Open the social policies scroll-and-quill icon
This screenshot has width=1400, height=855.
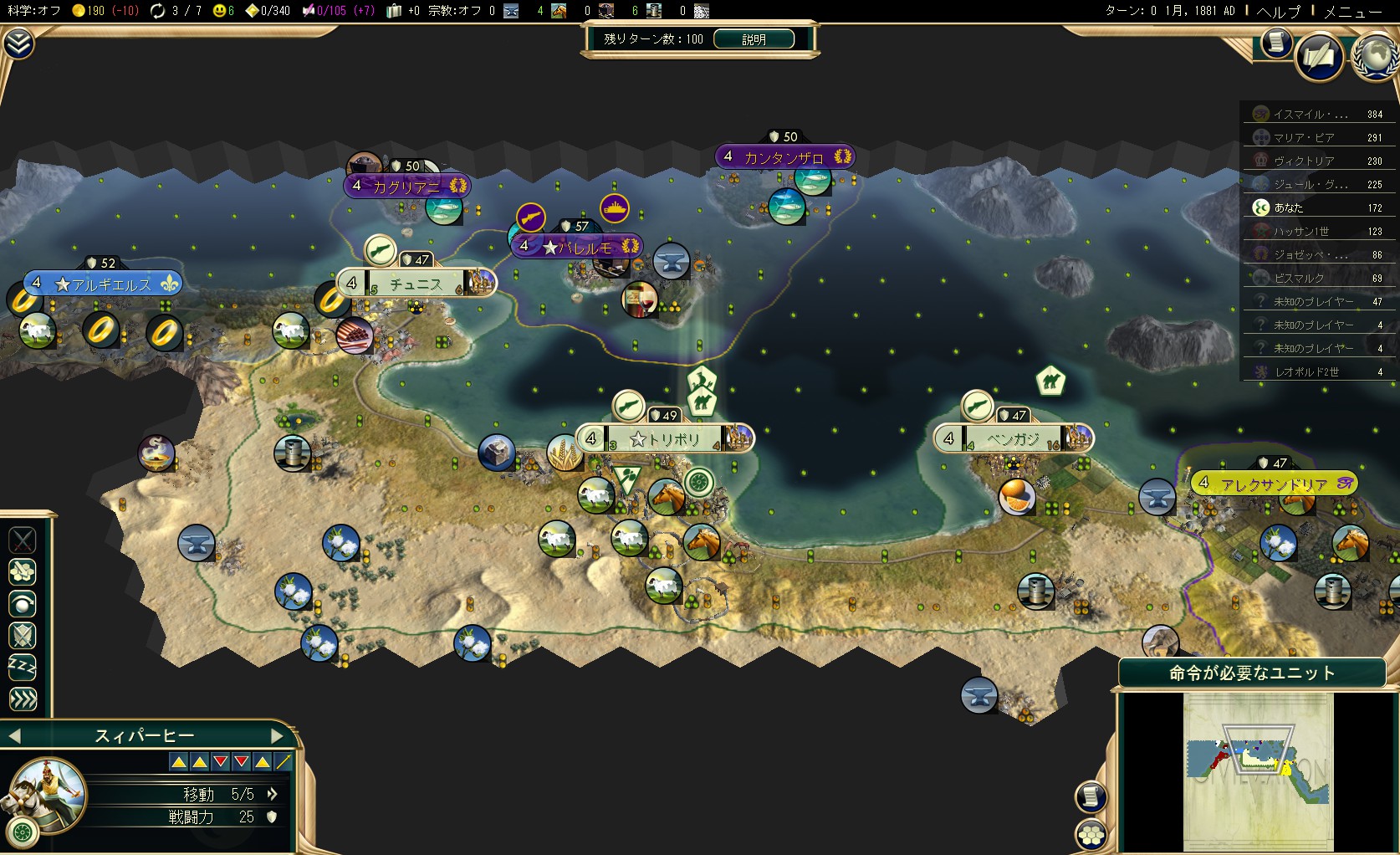[x=1320, y=58]
